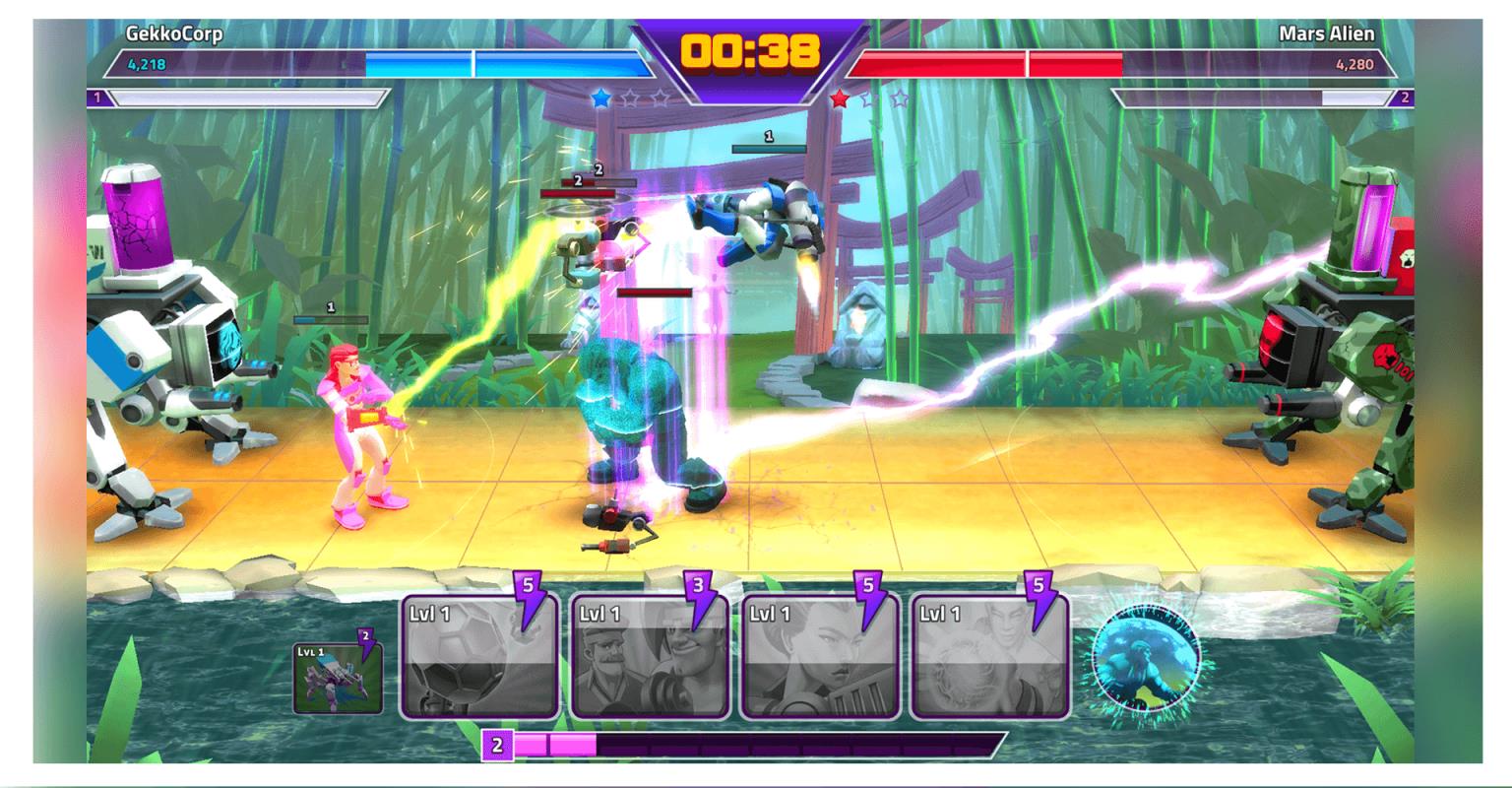This screenshot has width=1512, height=788.
Task: Select the small next-card robot preview
Action: pos(338,678)
